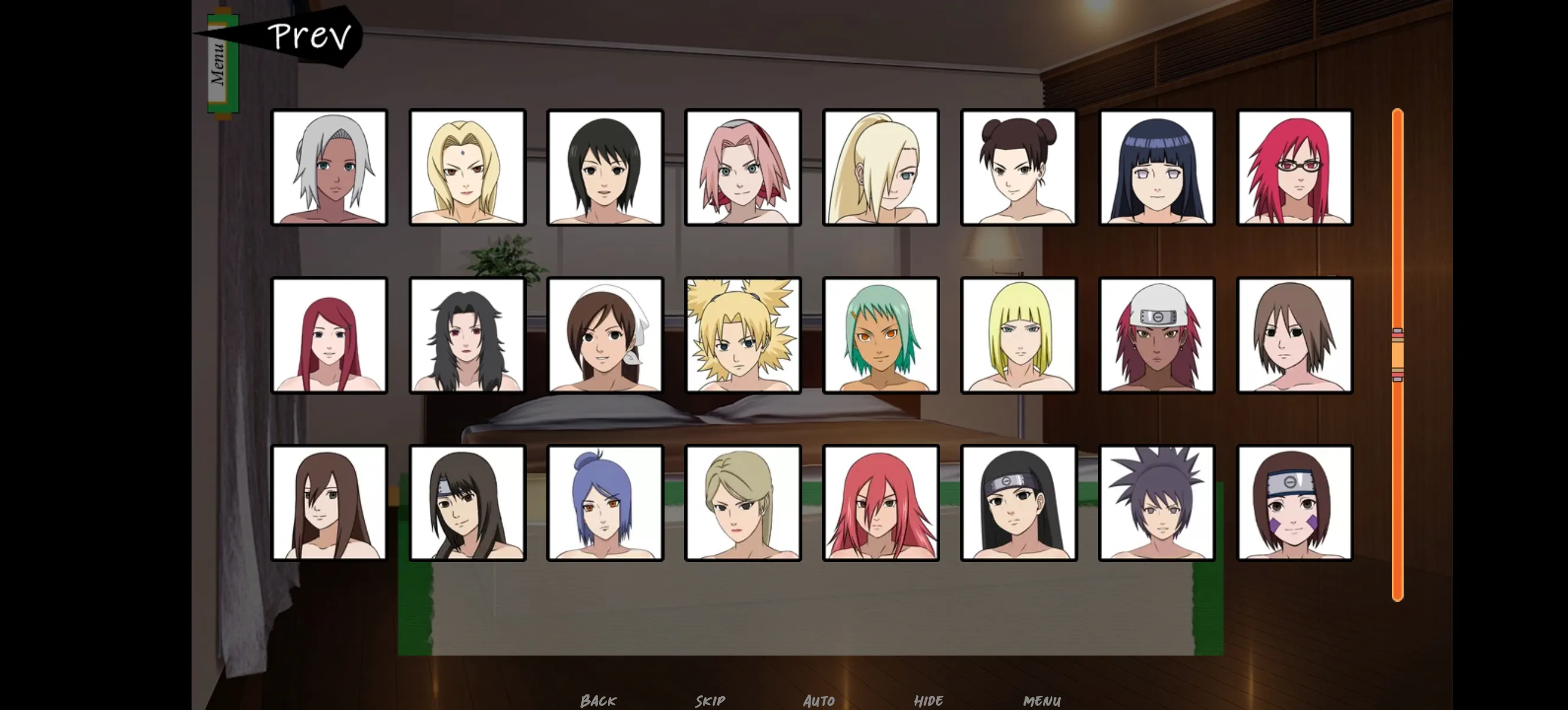Select the teal-haired tanned girl portrait
Screen dimensions: 1568x710
click(x=880, y=335)
